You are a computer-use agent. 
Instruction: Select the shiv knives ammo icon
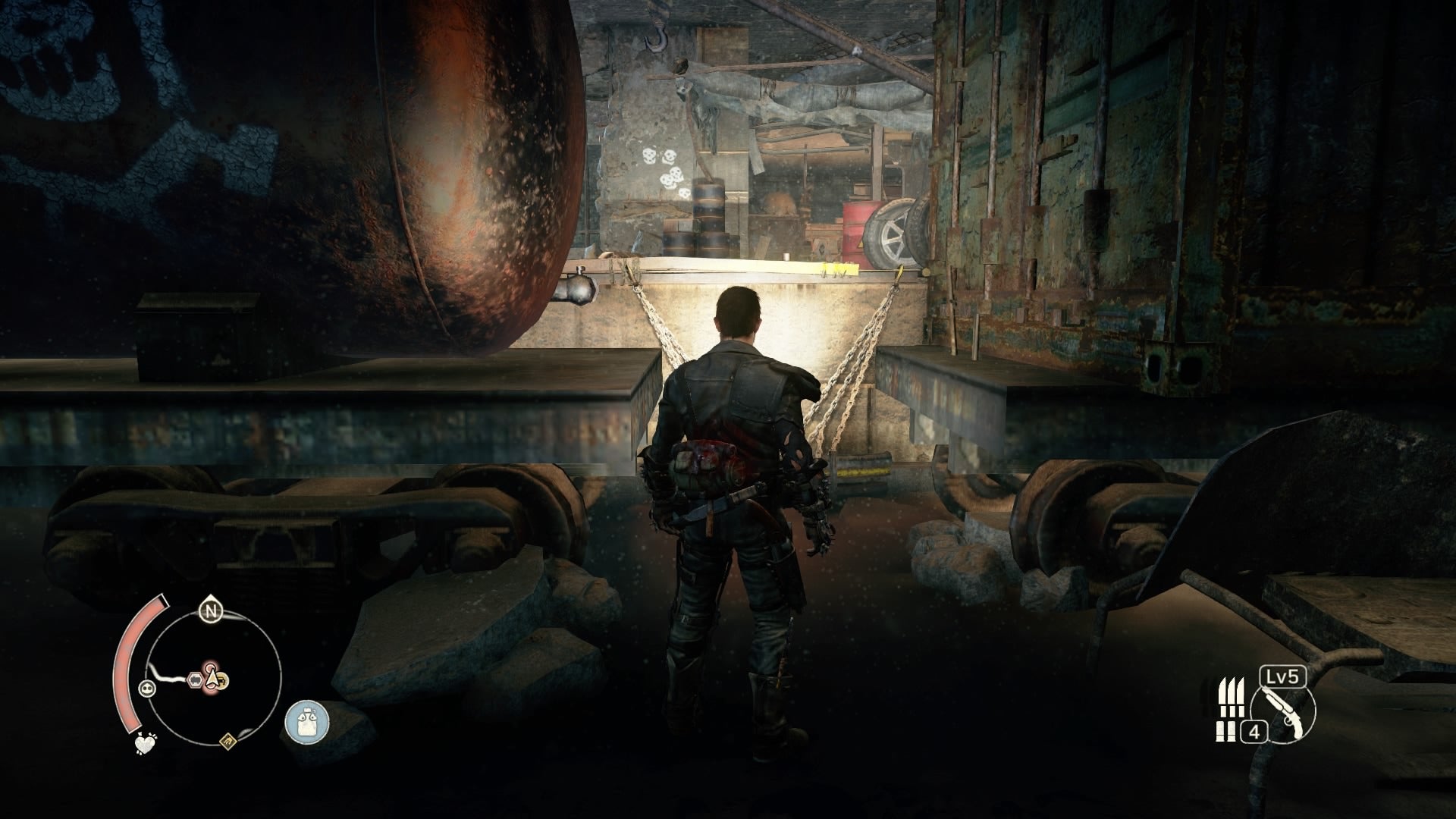coord(1232,696)
